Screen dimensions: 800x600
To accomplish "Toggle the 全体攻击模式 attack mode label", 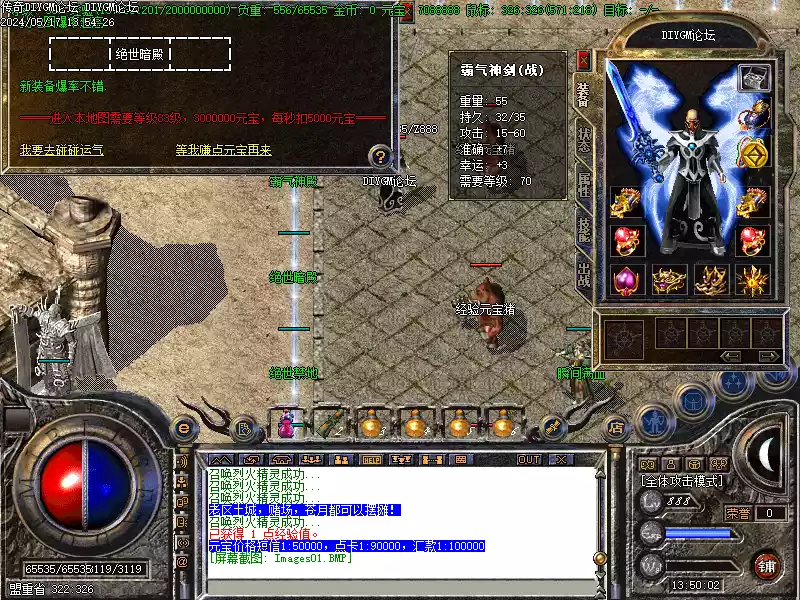I will (x=683, y=481).
